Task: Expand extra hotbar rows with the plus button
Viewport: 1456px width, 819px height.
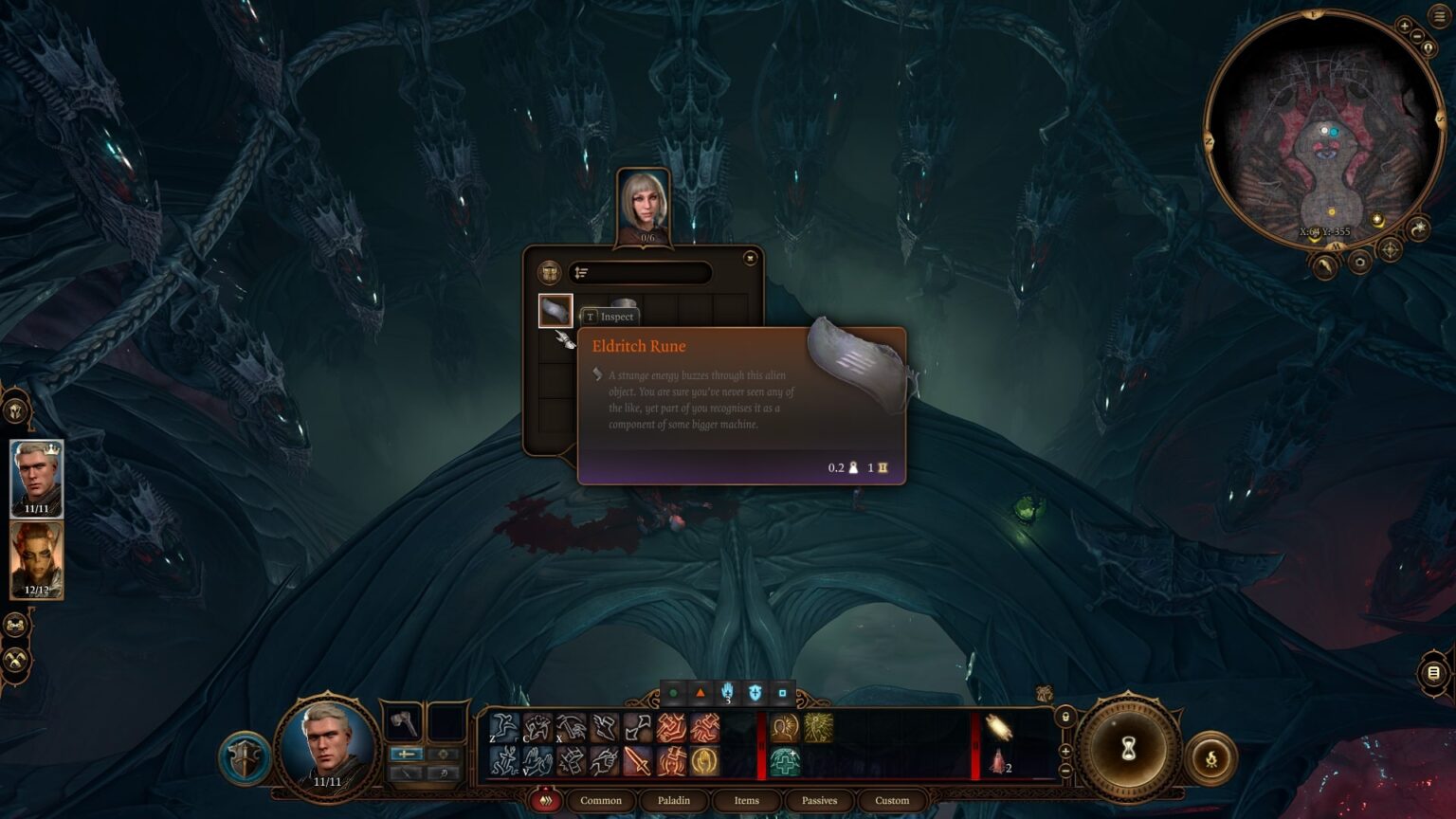Action: (x=1065, y=753)
